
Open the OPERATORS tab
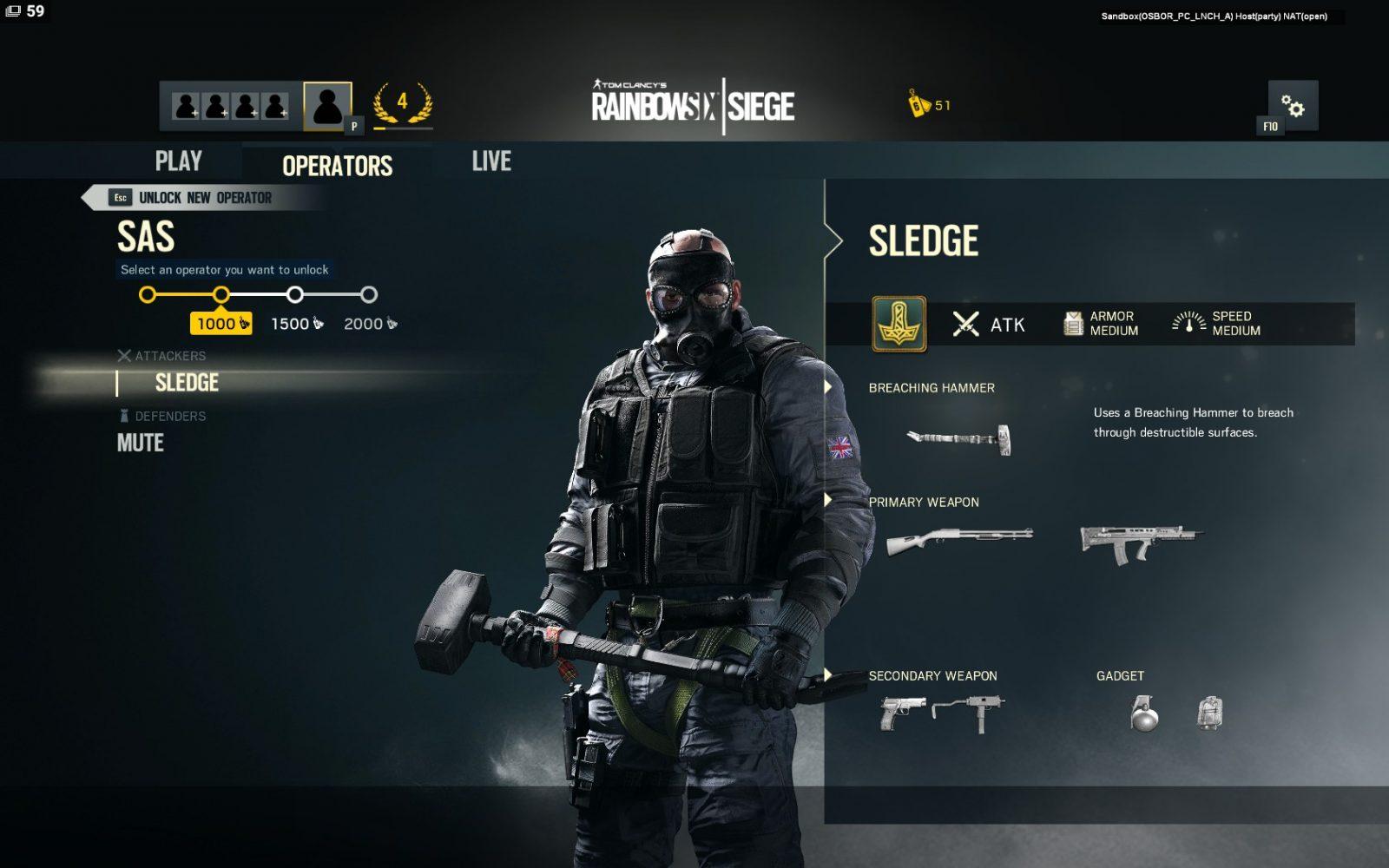[337, 165]
